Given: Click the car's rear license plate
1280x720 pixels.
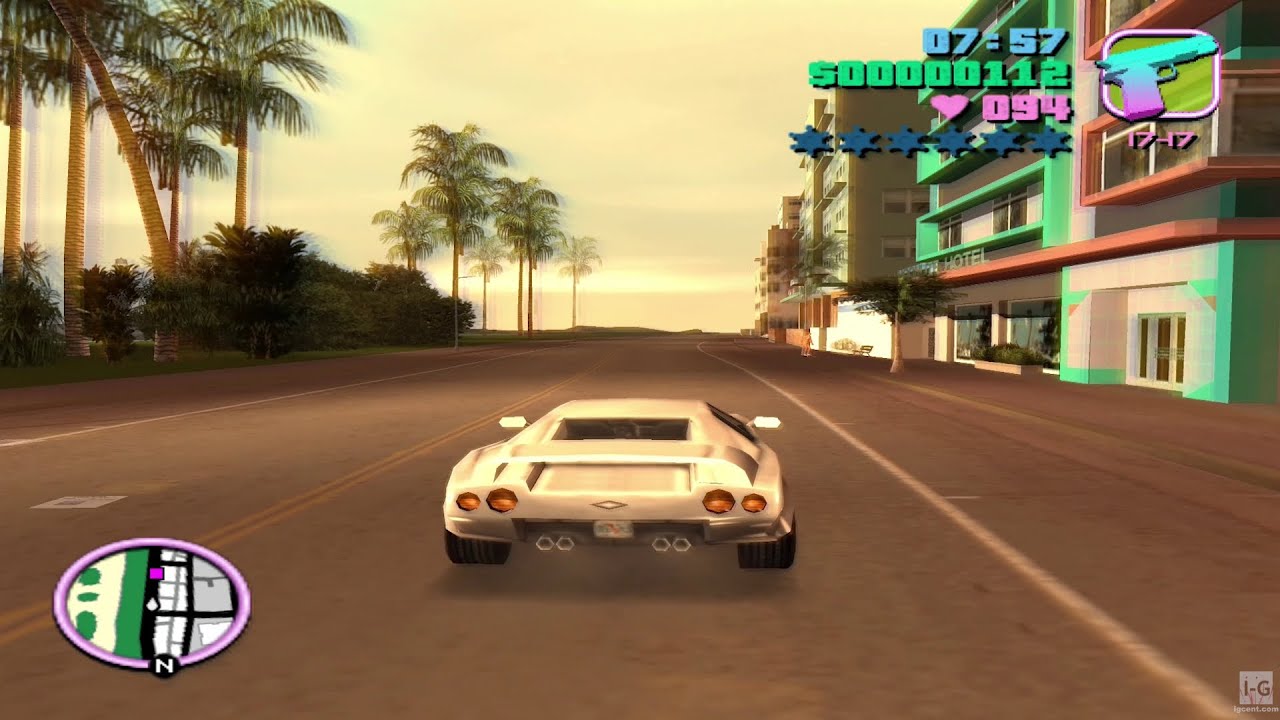Looking at the screenshot, I should (x=613, y=530).
